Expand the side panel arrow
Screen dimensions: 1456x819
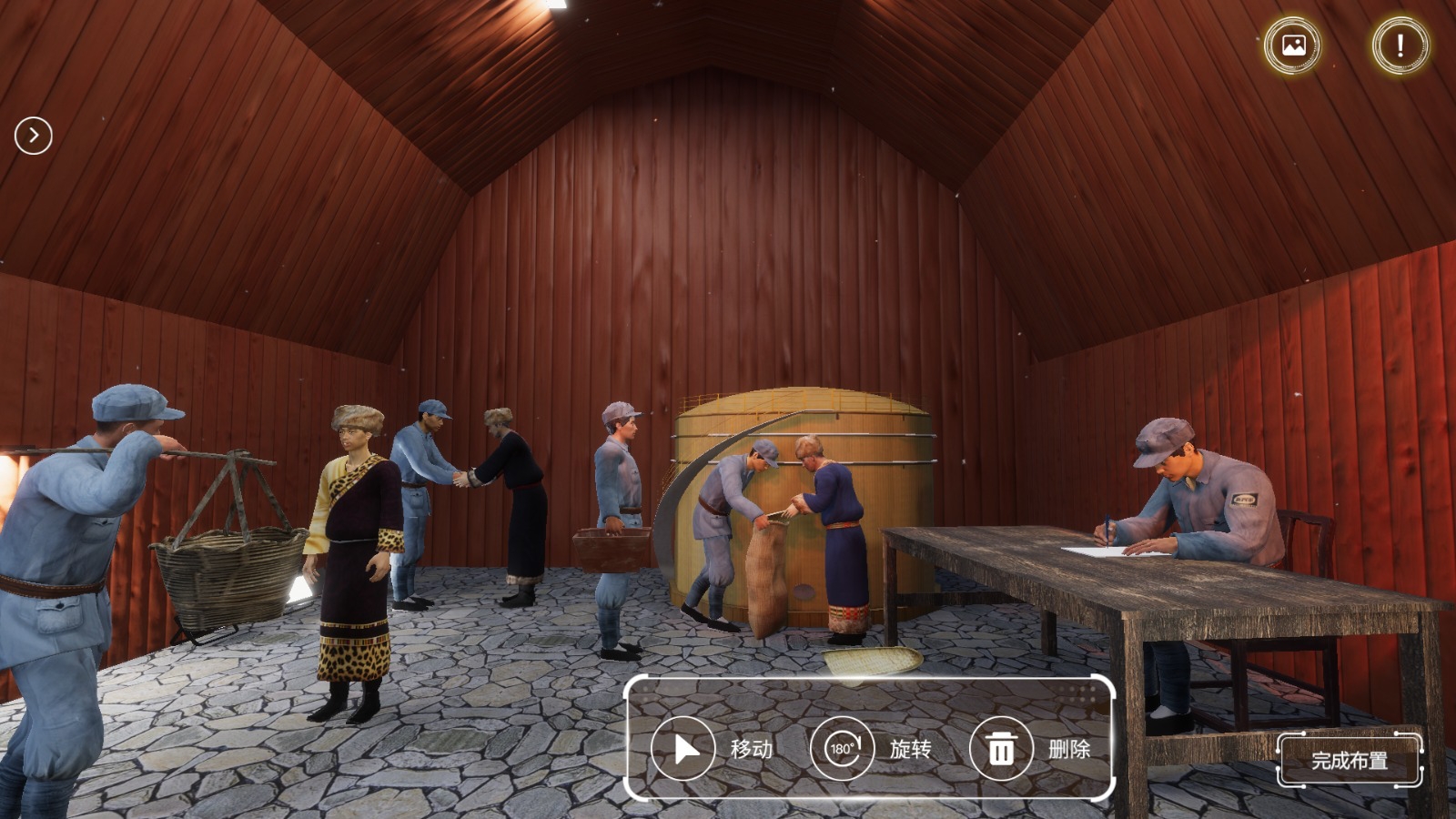(x=34, y=136)
